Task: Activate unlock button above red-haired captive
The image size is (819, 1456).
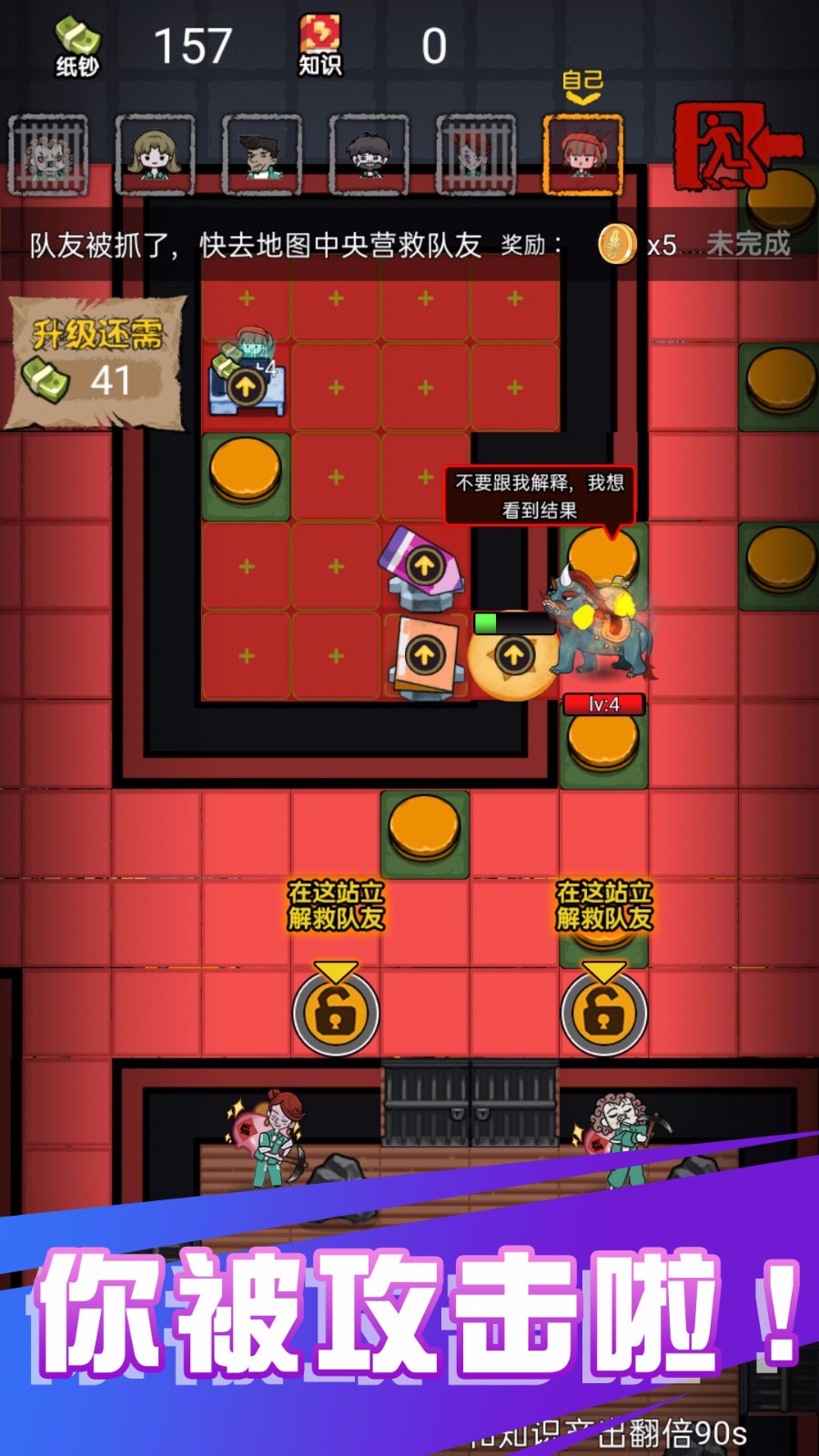Action: tap(336, 1013)
